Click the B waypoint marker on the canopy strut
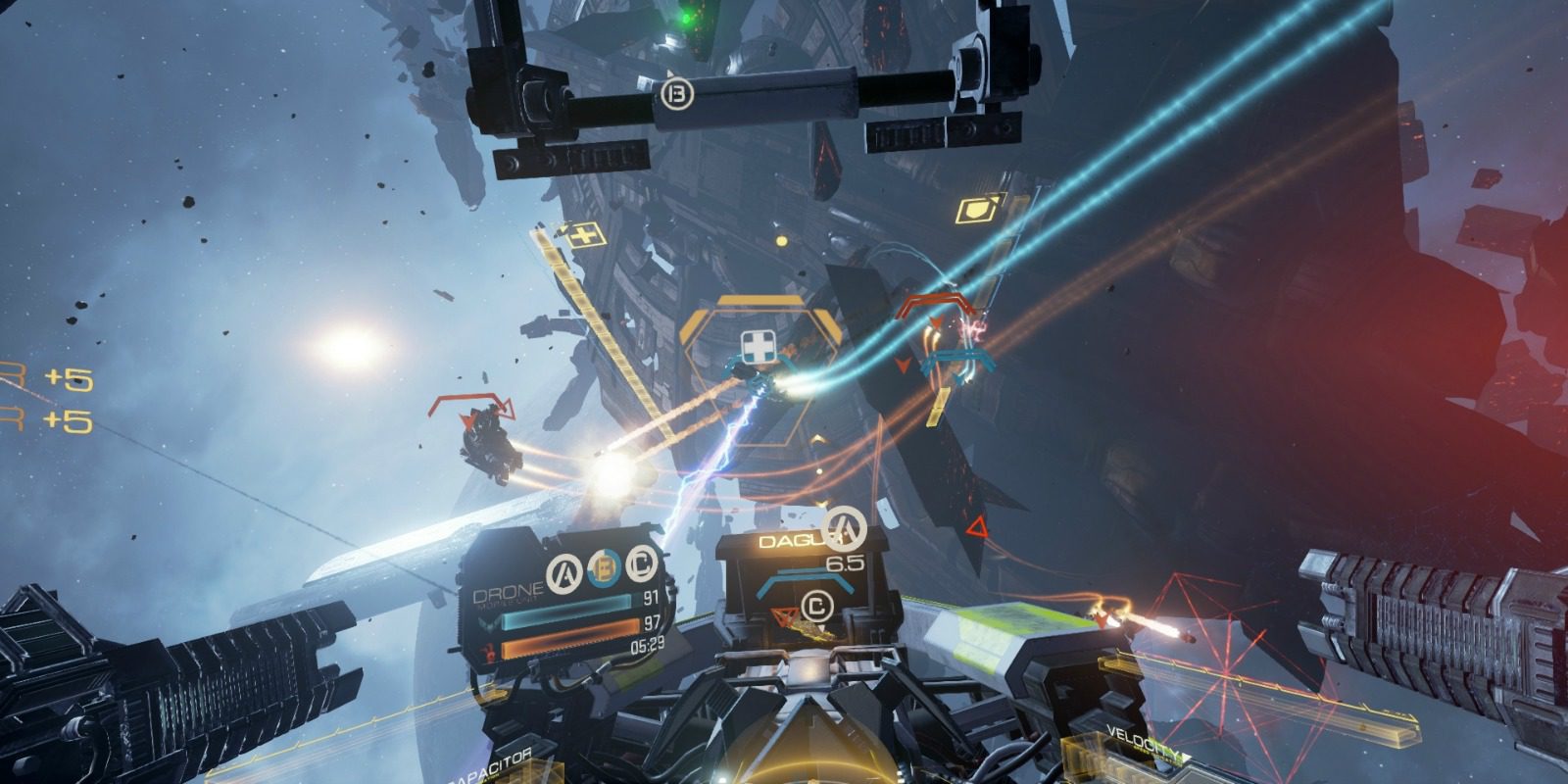1568x784 pixels. pyautogui.click(x=678, y=94)
